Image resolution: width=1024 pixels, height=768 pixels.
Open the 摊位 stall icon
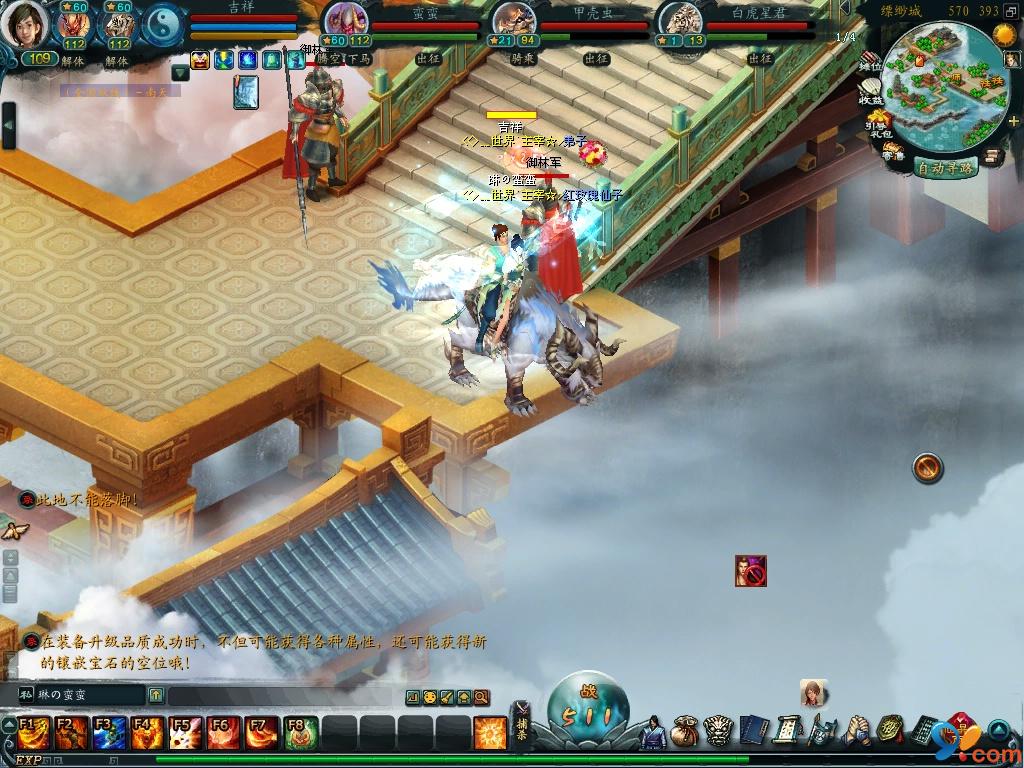click(x=870, y=58)
